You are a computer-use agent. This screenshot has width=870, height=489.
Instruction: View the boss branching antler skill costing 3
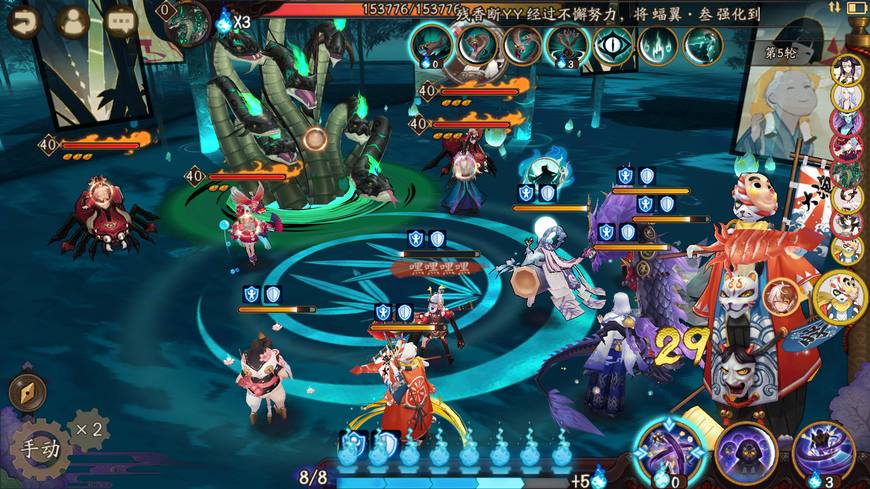(567, 45)
